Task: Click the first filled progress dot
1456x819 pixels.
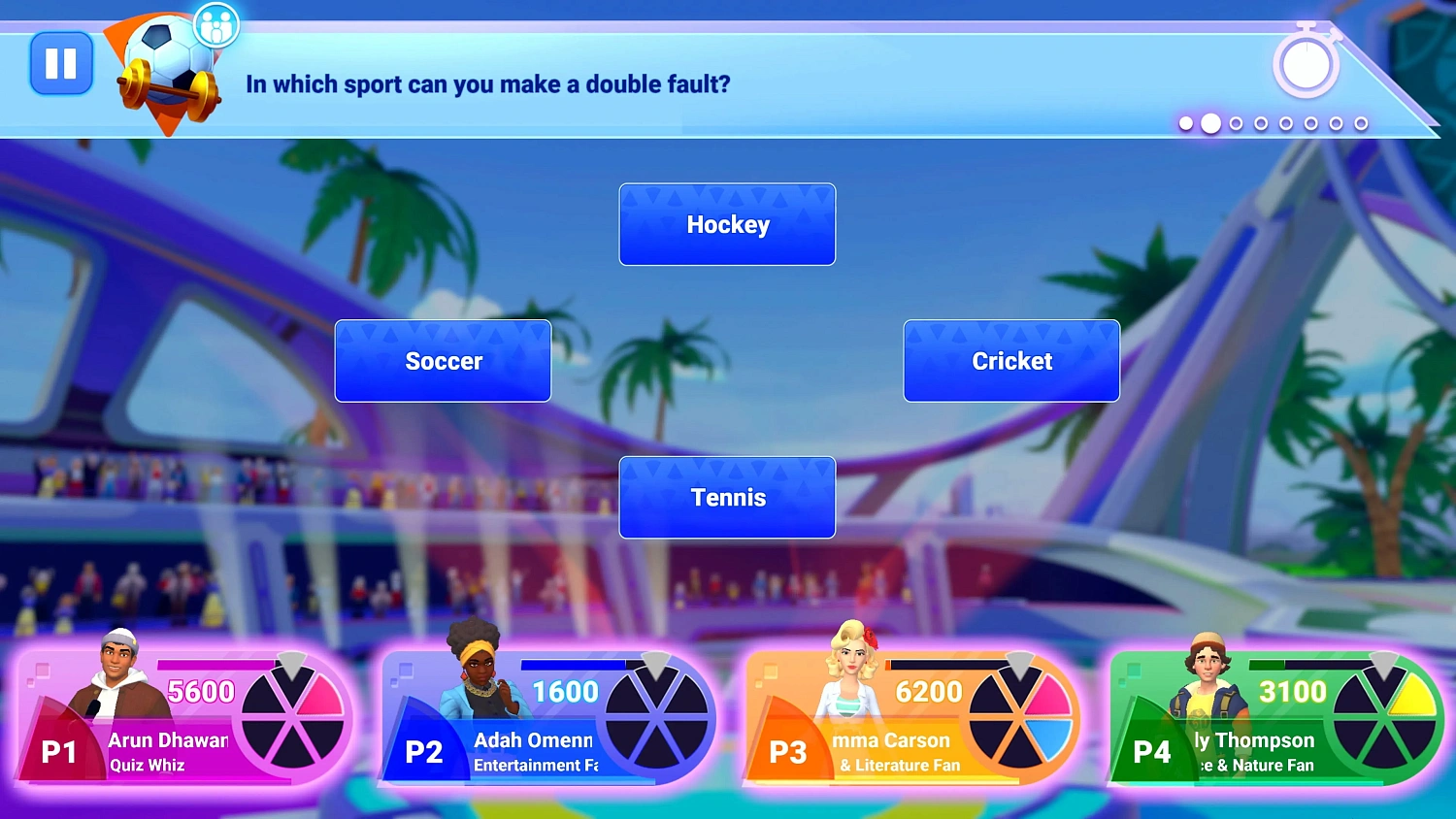Action: coord(1186,124)
